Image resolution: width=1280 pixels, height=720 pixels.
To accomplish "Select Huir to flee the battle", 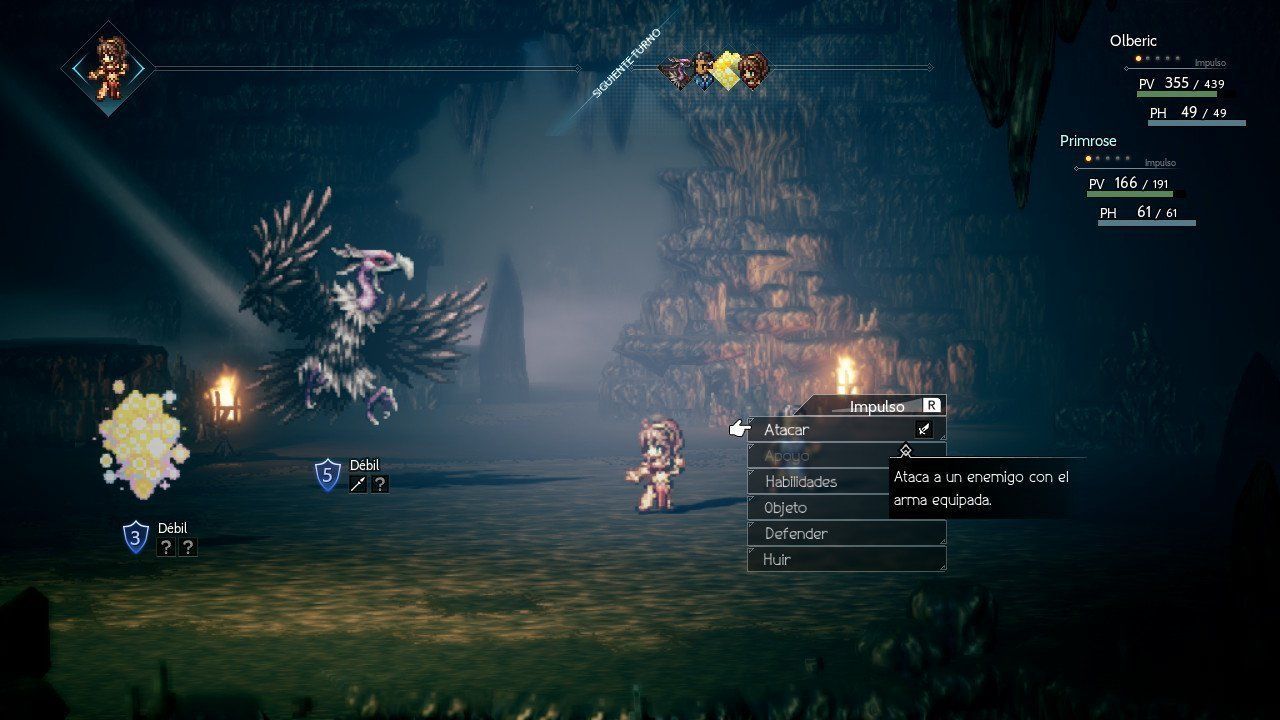I will pyautogui.click(x=777, y=560).
